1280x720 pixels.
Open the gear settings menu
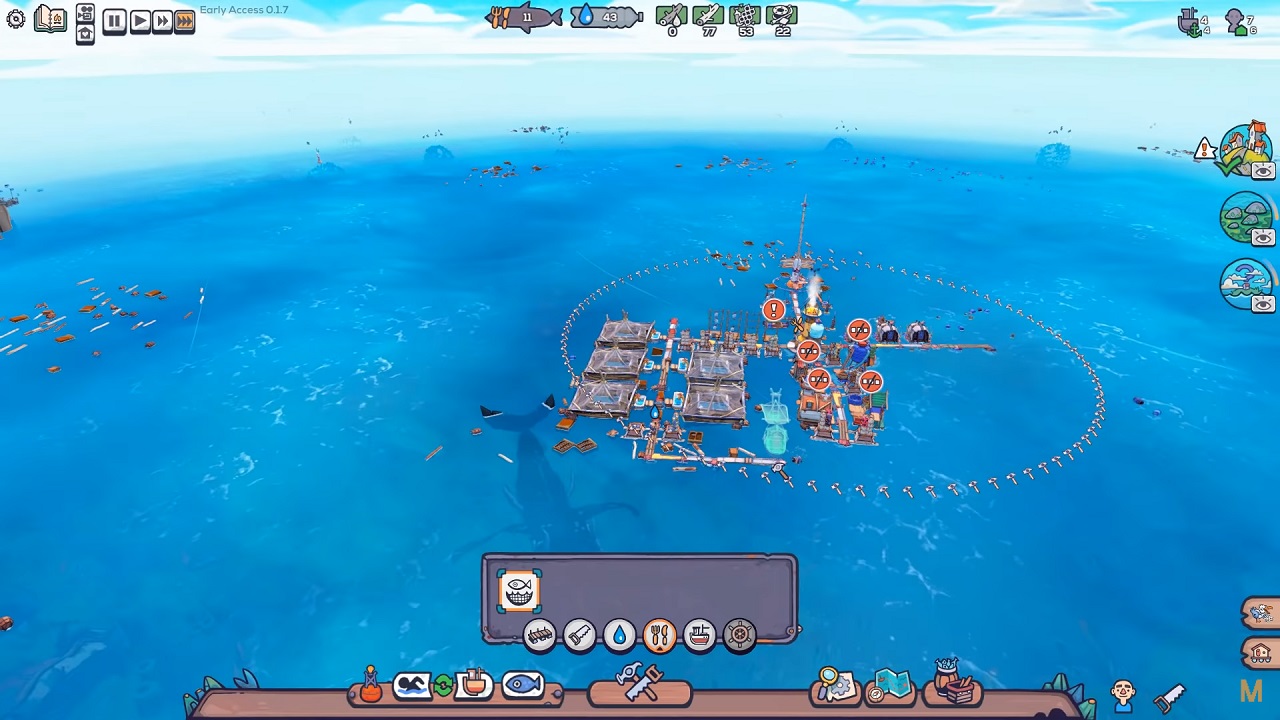[x=16, y=19]
